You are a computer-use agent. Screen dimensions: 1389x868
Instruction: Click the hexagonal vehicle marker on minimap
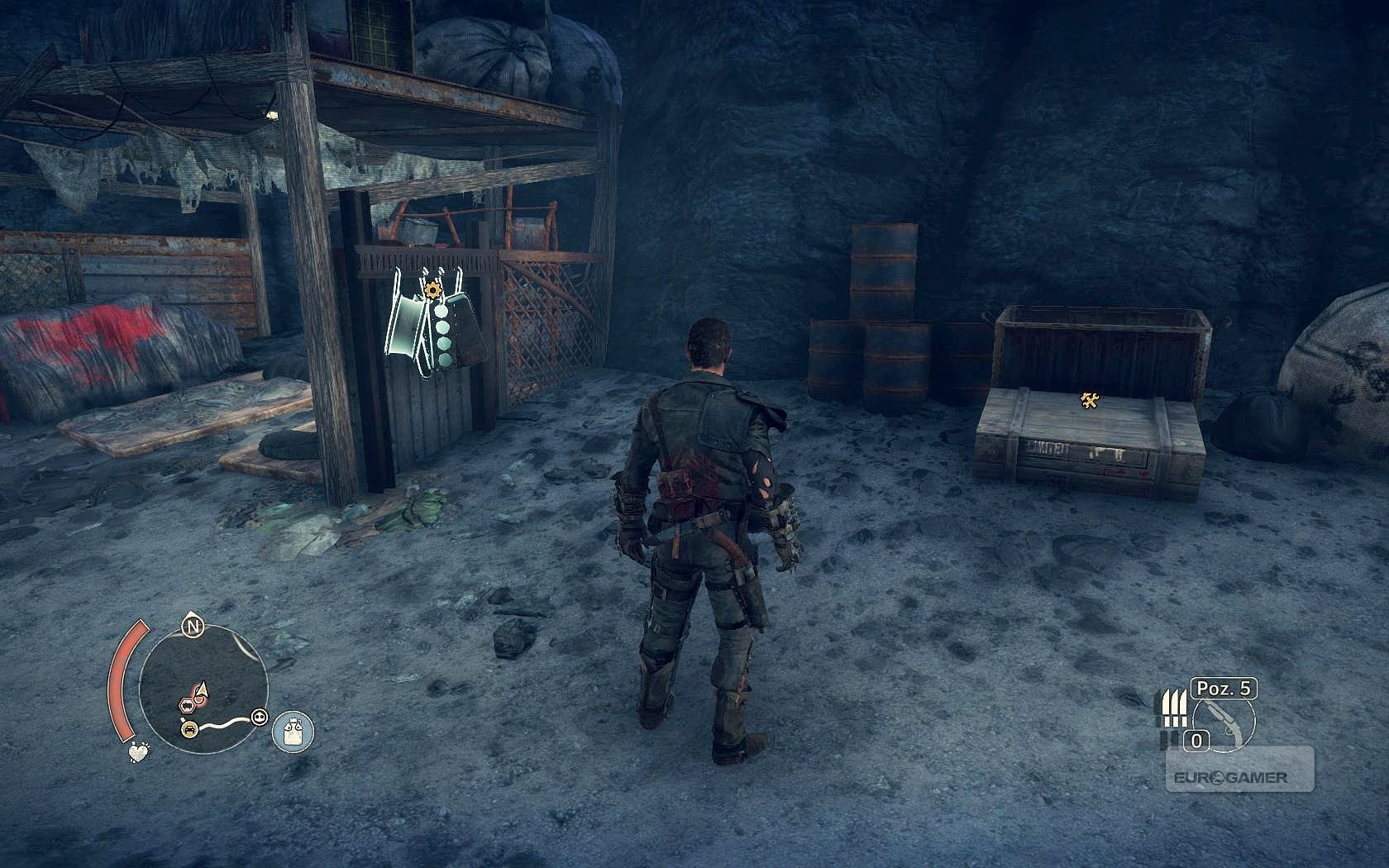coord(188,704)
